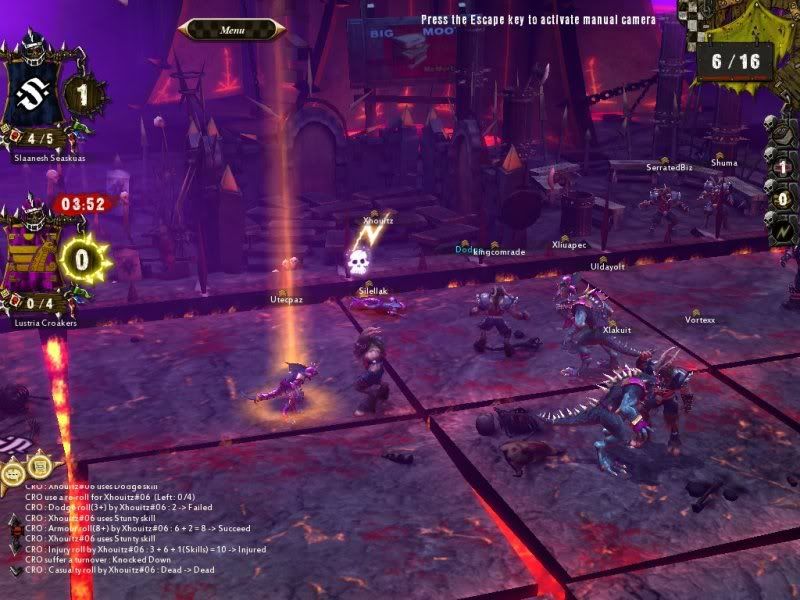This screenshot has height=600, width=800.
Task: Select player nameplate Utecpaz
Action: coord(286,299)
